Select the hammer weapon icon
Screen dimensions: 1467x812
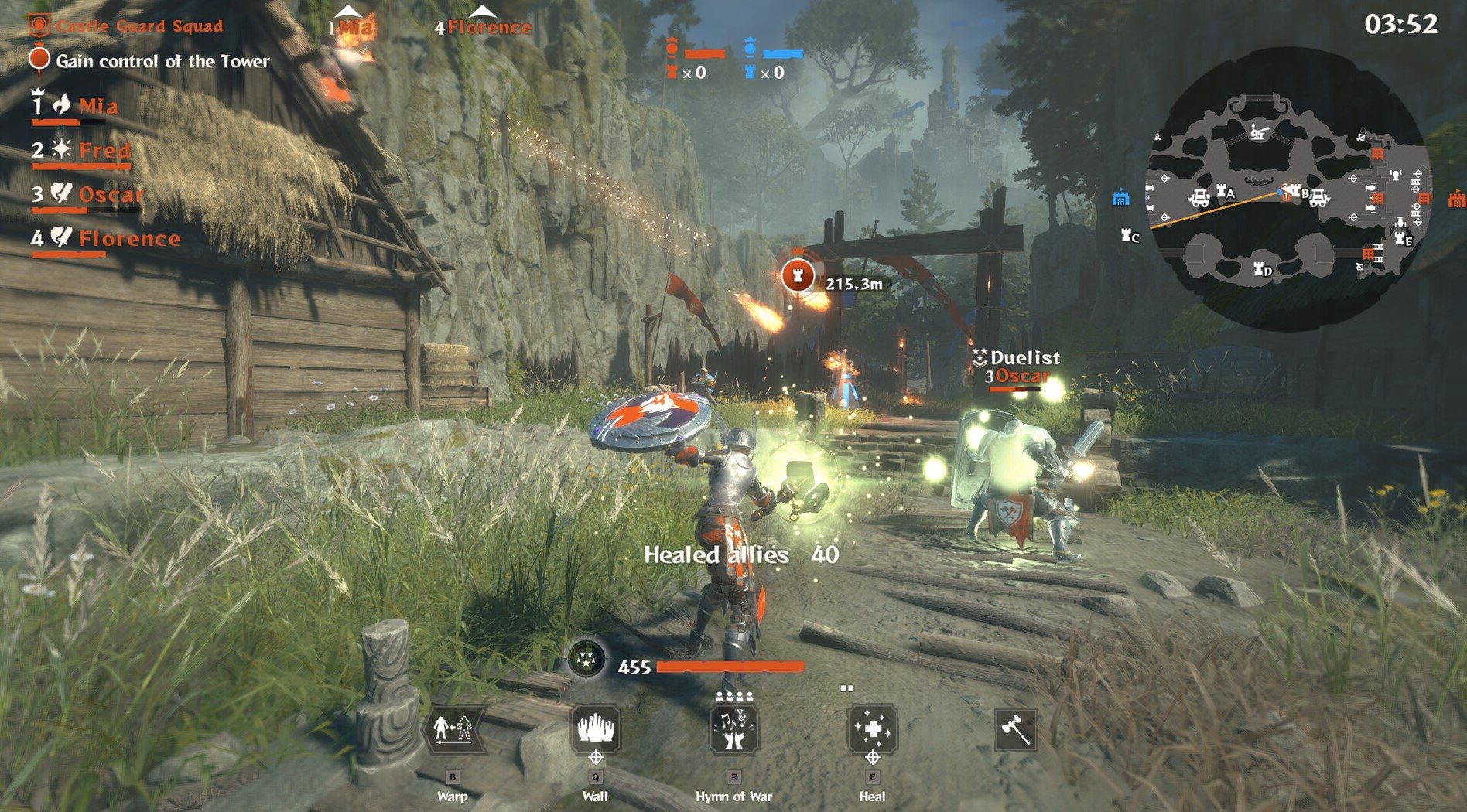pyautogui.click(x=1015, y=729)
